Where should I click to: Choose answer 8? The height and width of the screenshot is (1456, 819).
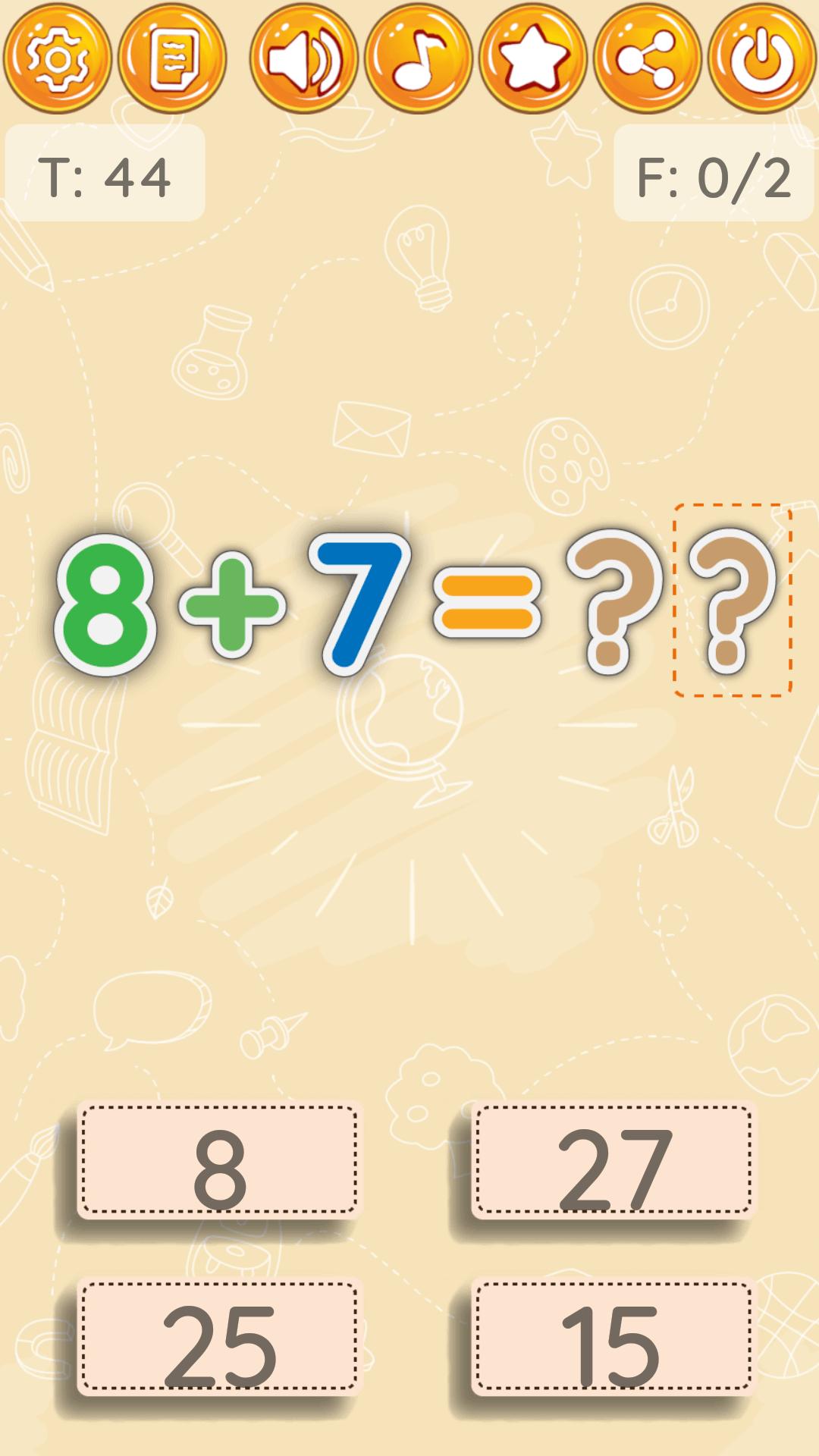219,1160
